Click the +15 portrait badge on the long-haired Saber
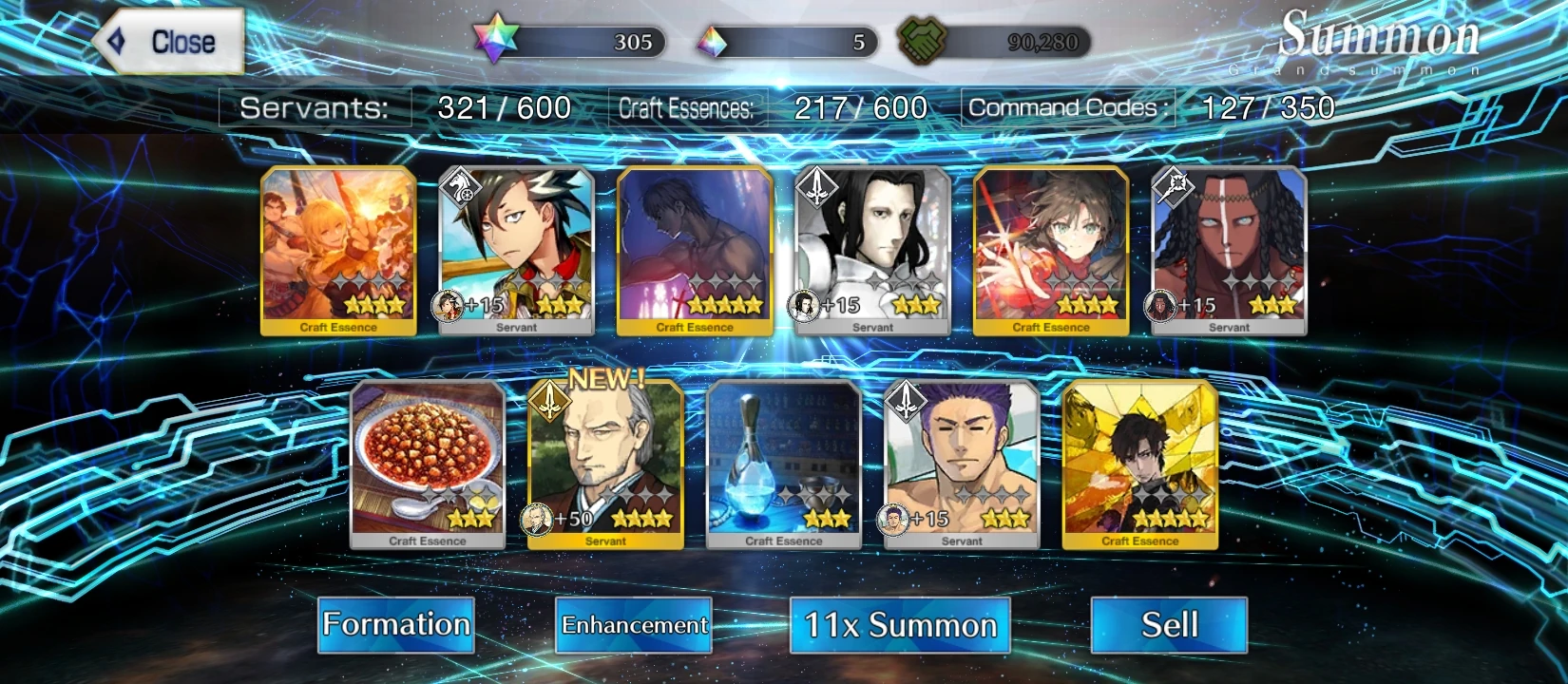1568x684 pixels. (806, 304)
